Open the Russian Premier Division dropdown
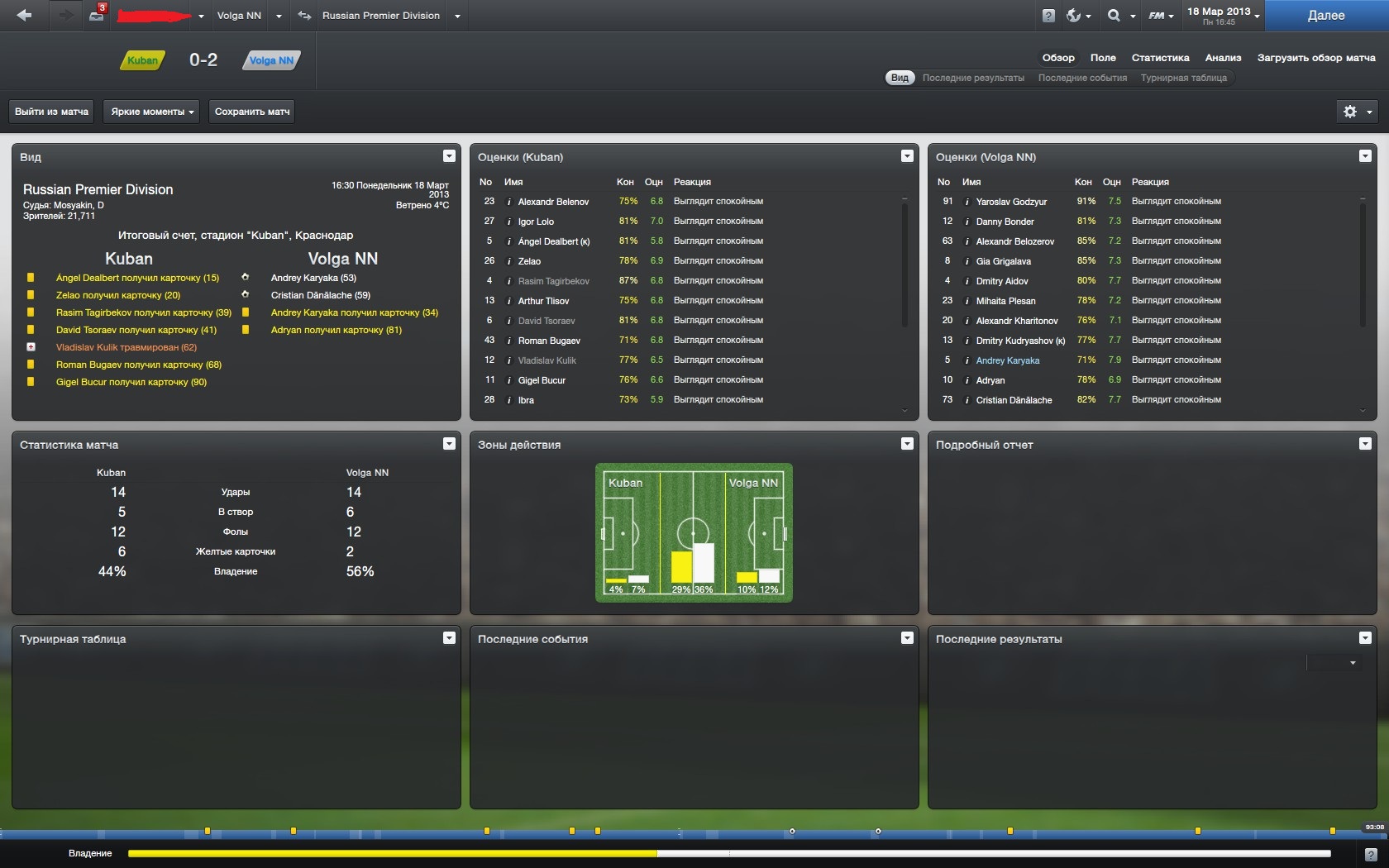The width and height of the screenshot is (1389, 868). [x=457, y=16]
